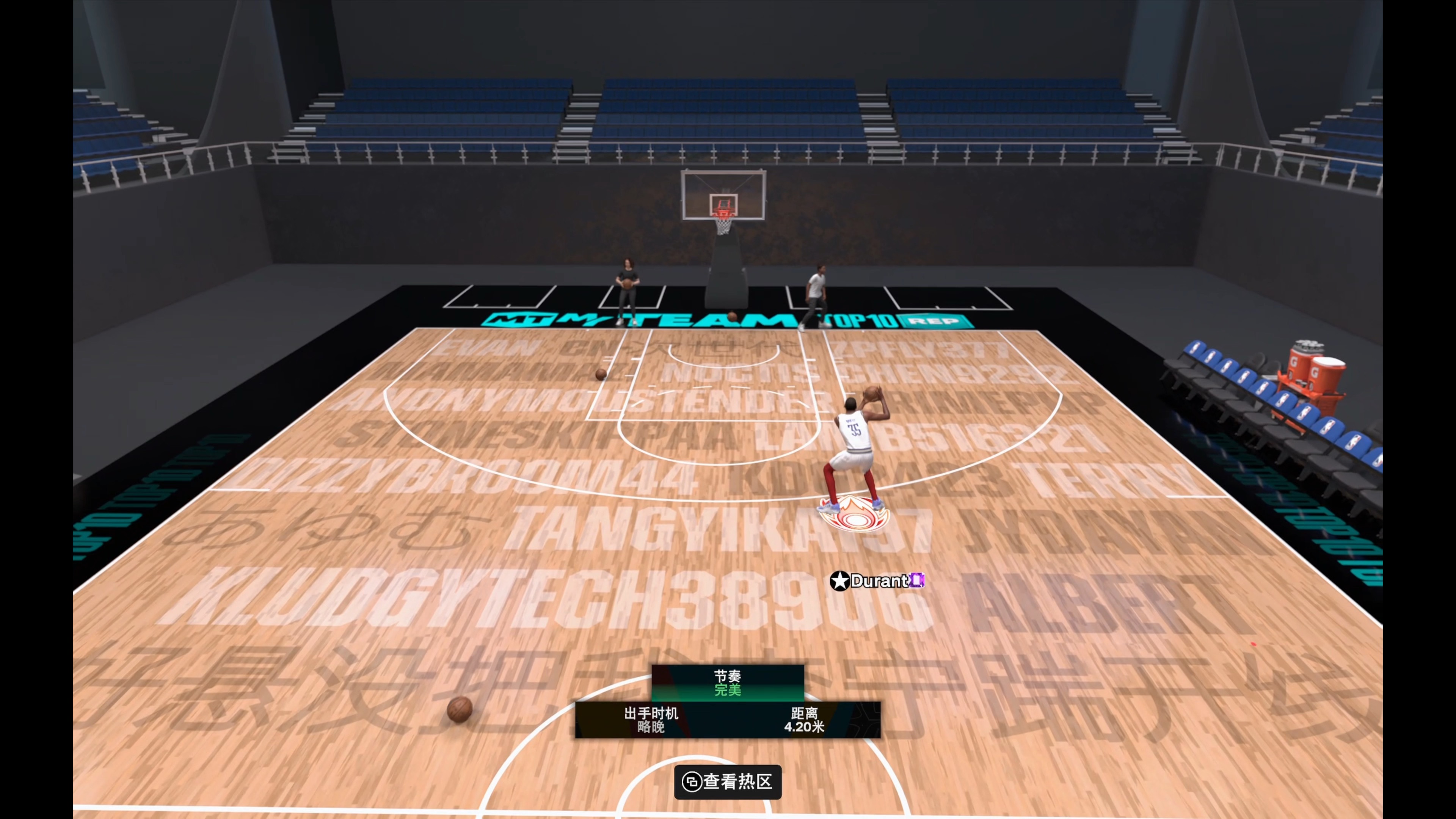Open the 查看热区 hot zone view

[x=728, y=782]
